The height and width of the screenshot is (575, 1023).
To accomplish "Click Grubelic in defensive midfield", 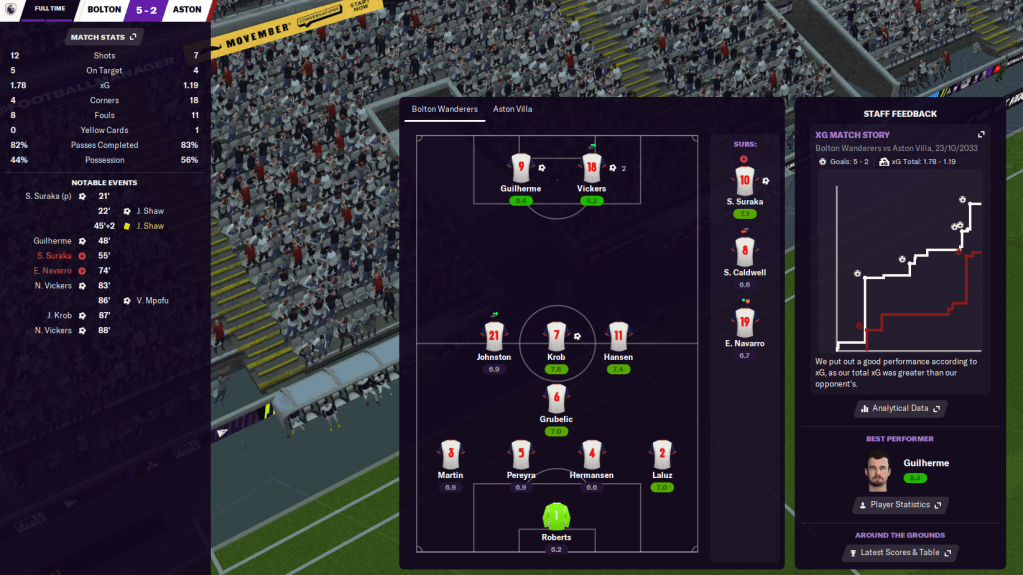I will pos(556,398).
